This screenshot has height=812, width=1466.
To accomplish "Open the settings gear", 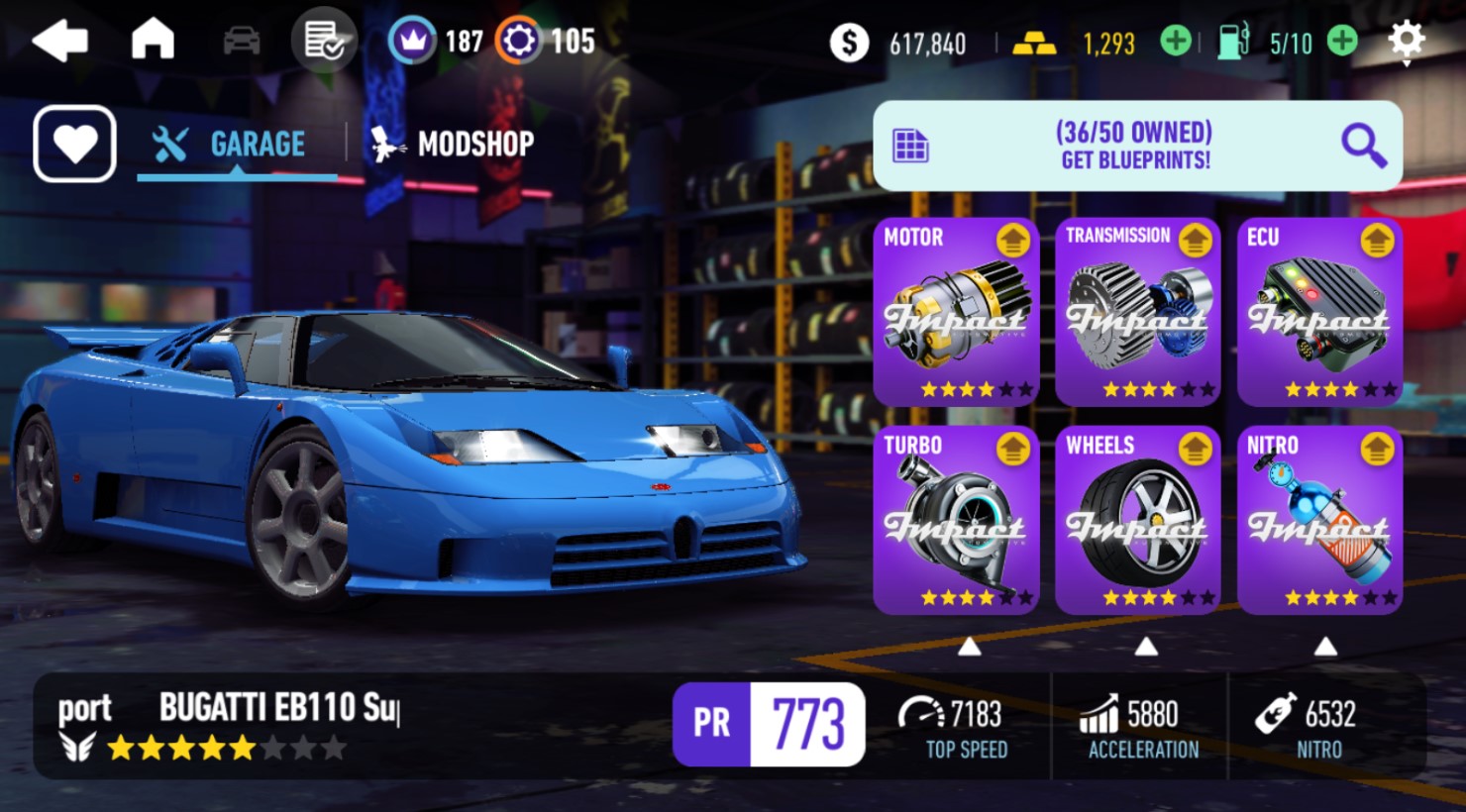I will coord(1406,41).
